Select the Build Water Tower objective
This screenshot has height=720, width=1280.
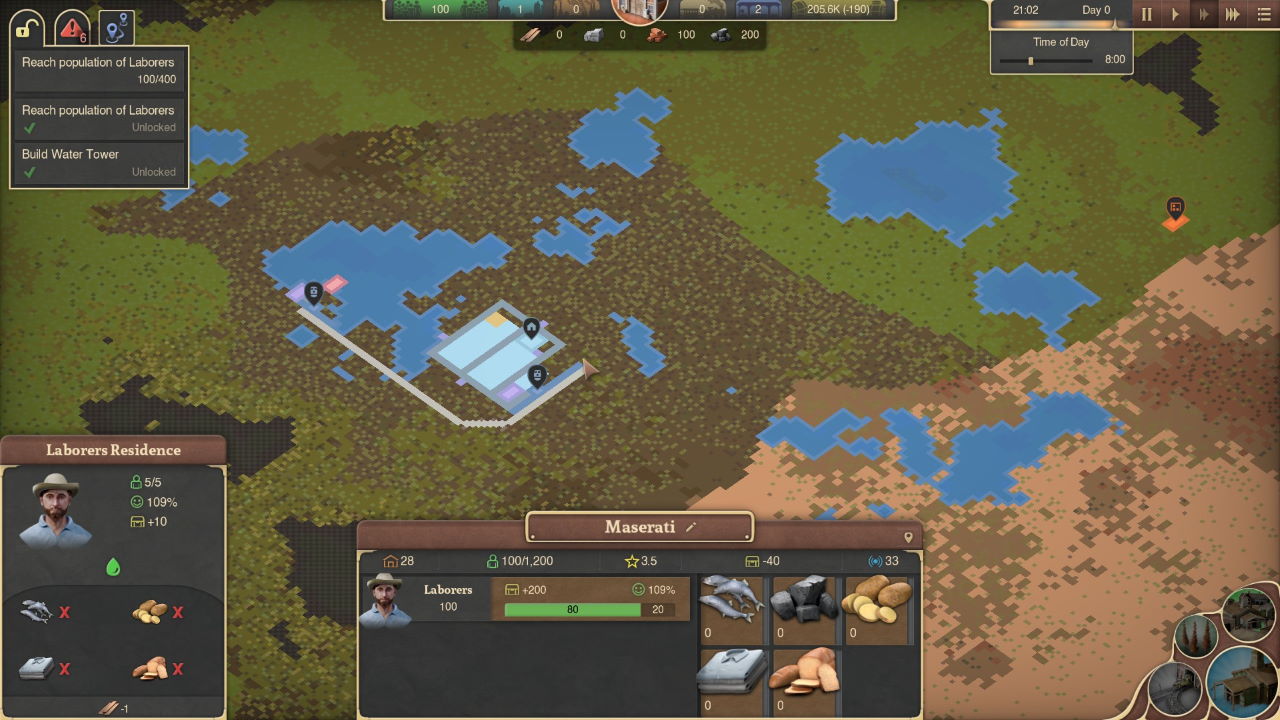98,162
